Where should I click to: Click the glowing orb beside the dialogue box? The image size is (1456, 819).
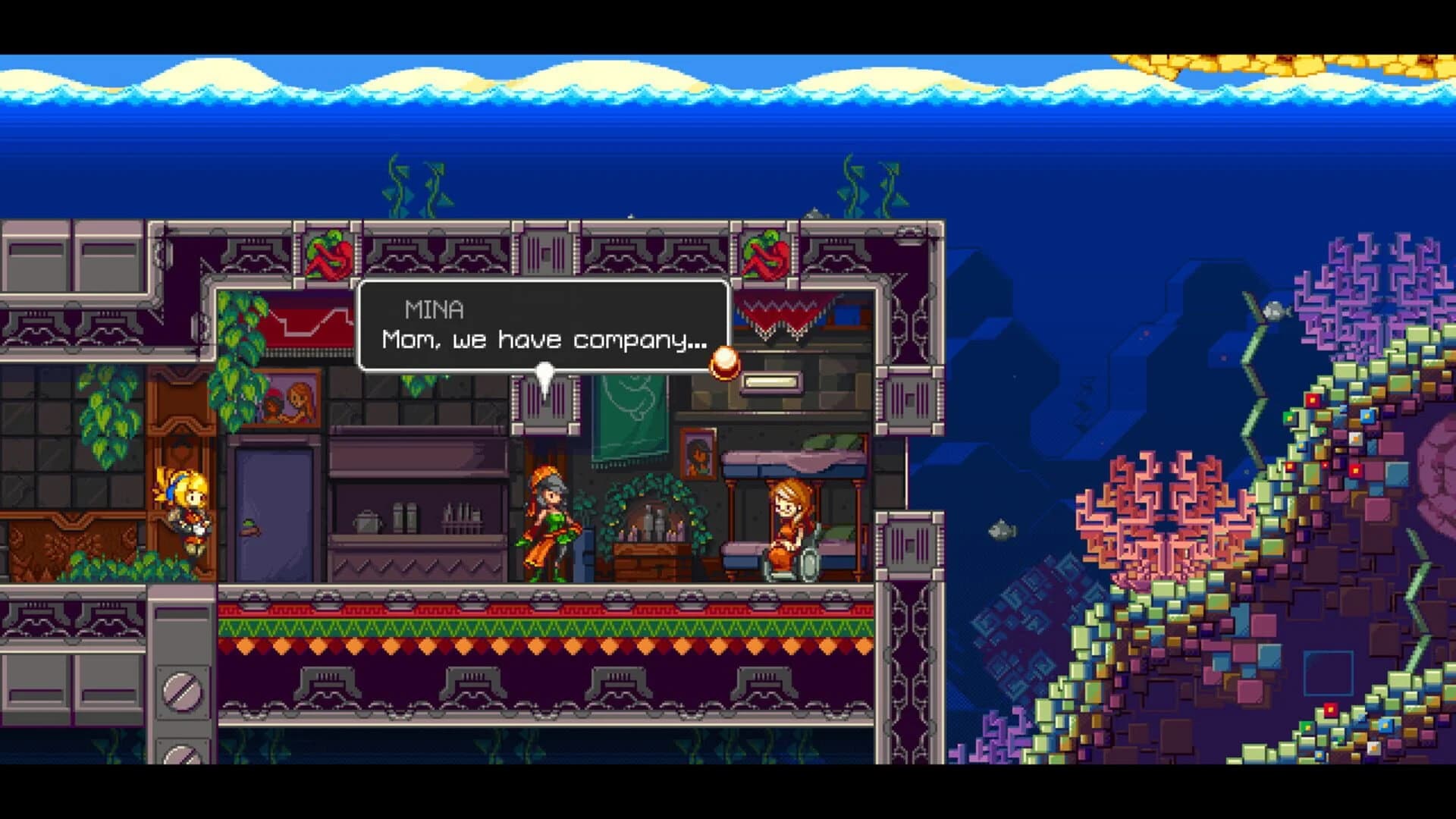click(x=726, y=364)
